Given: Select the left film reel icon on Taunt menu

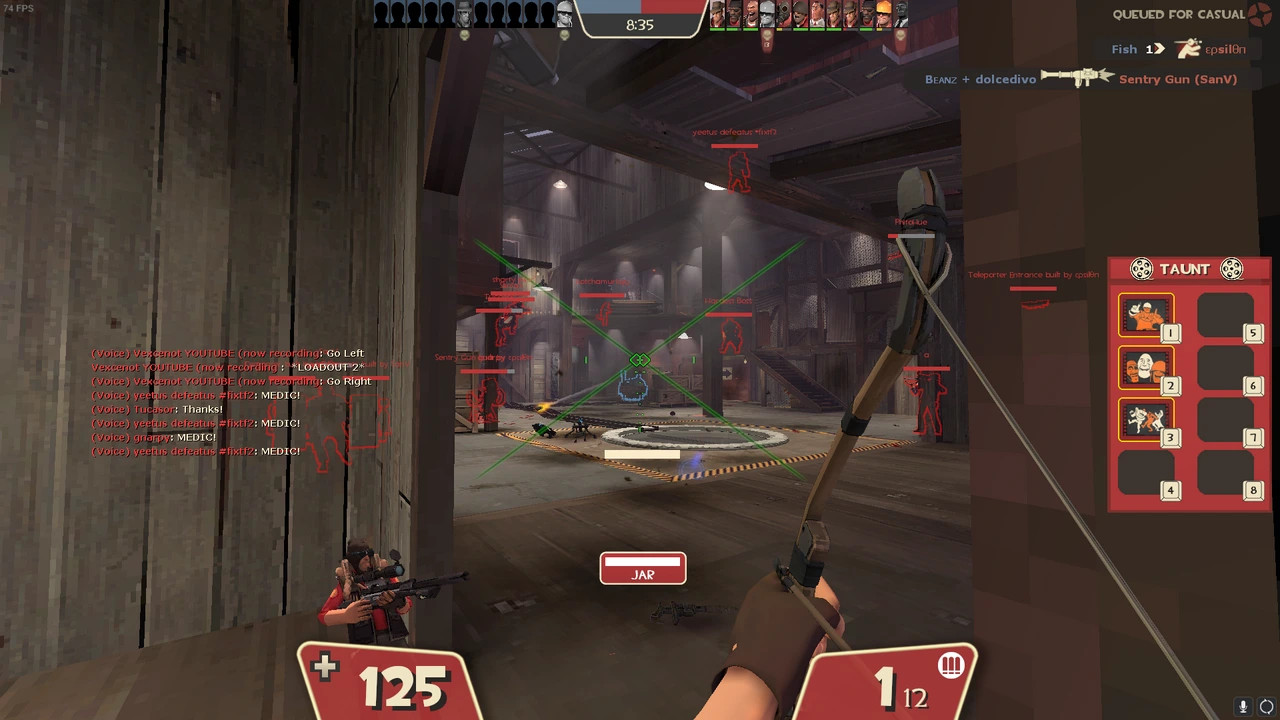Looking at the screenshot, I should (1141, 268).
